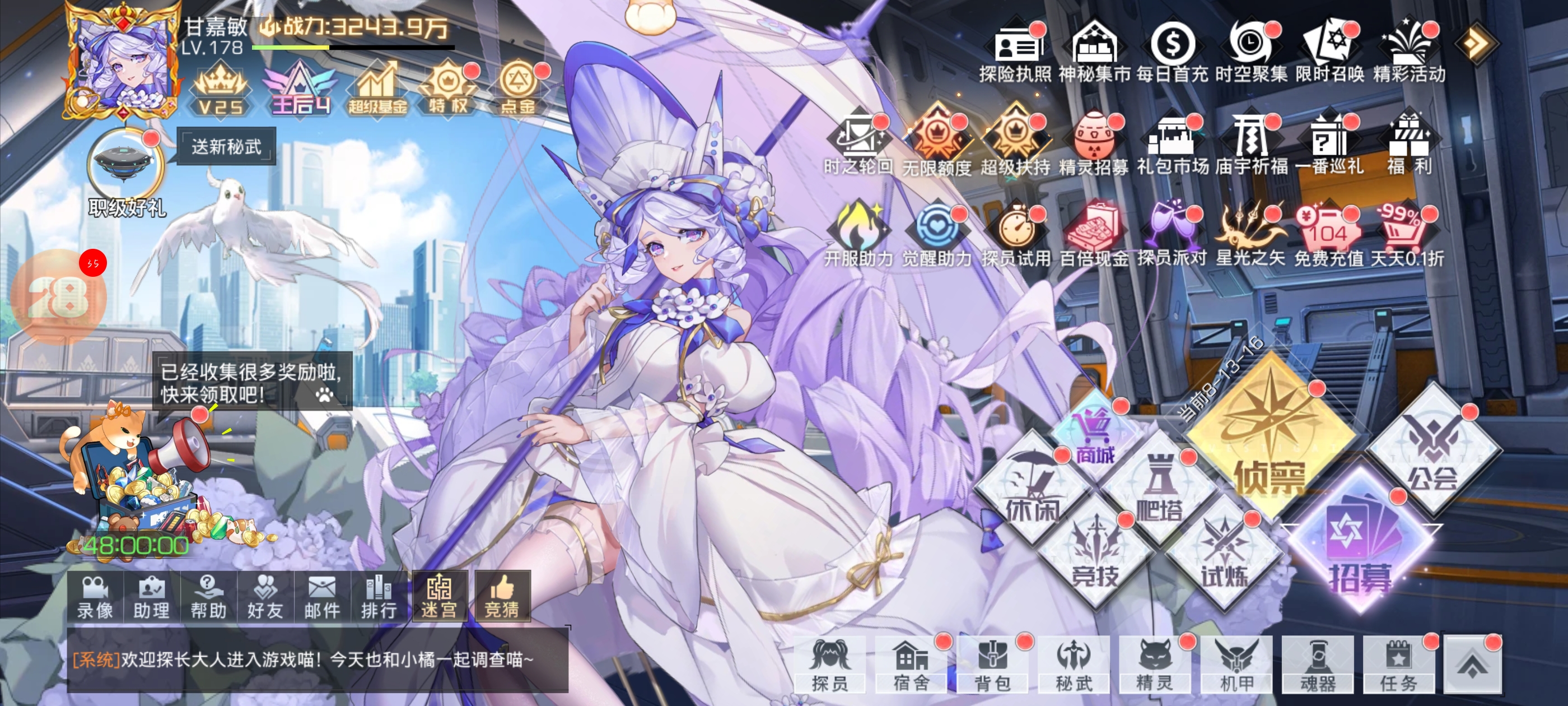1568x706 pixels.
Task: Open the 招募 recruit menu
Action: [1359, 548]
